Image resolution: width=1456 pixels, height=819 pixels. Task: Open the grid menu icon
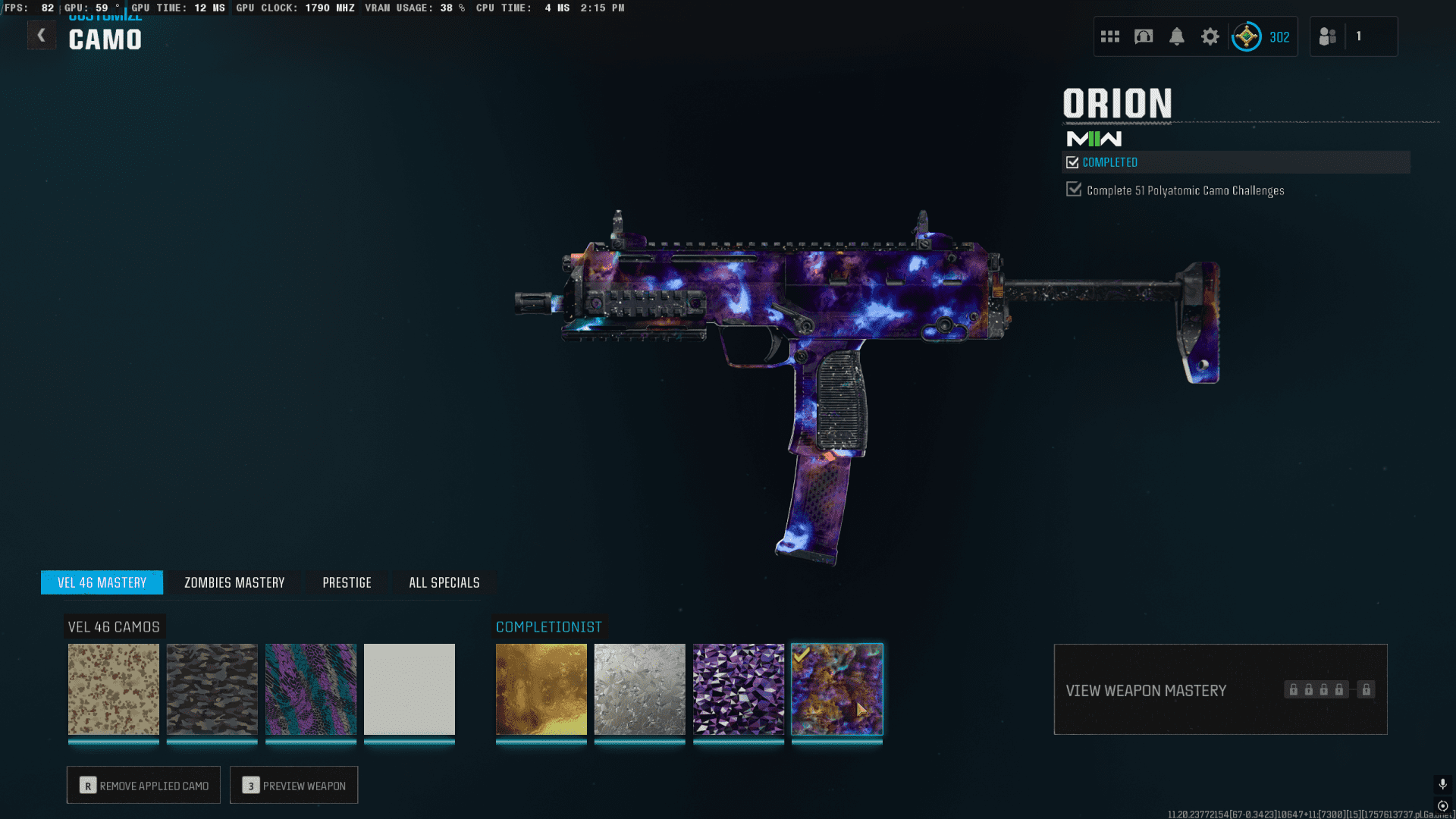(x=1110, y=36)
